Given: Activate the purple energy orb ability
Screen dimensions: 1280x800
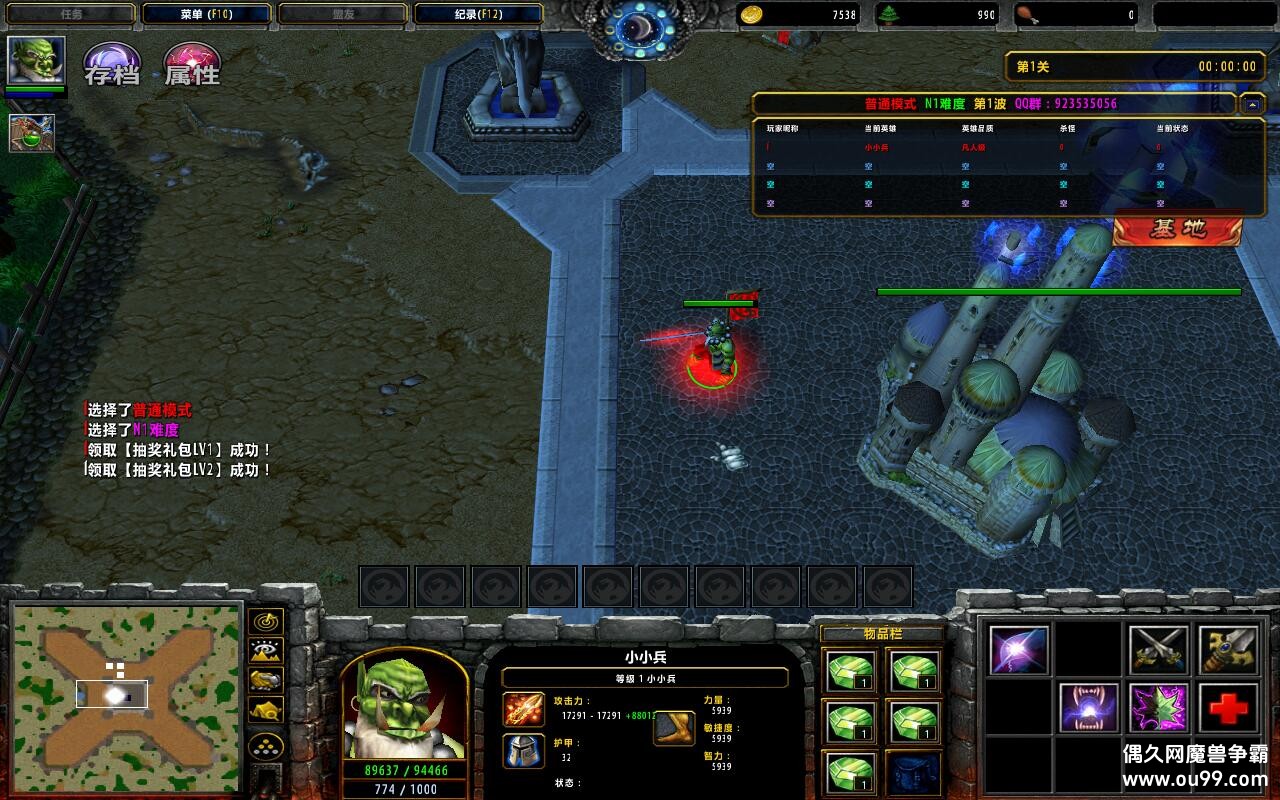Looking at the screenshot, I should (1019, 650).
